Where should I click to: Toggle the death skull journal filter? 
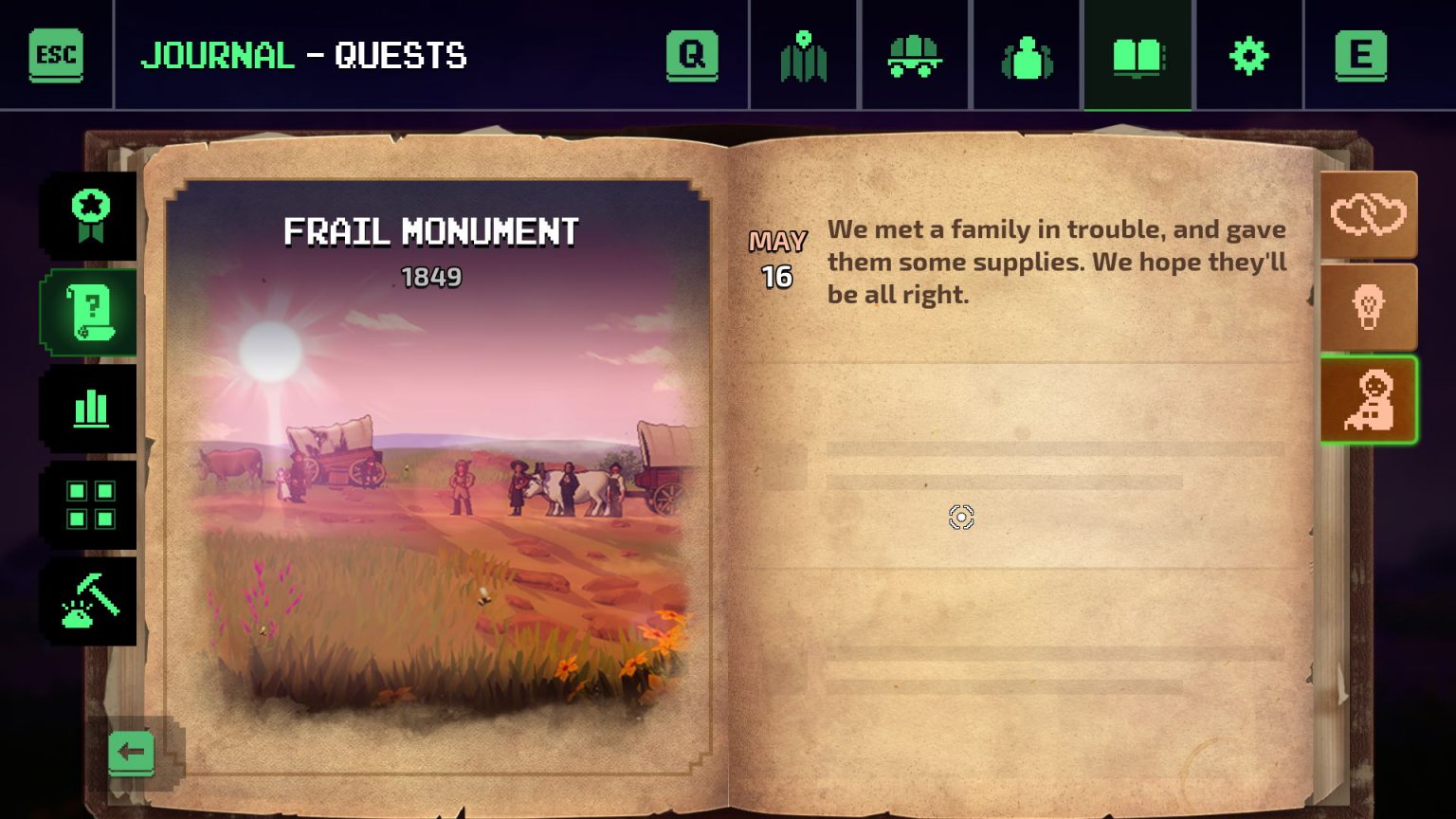pos(1369,306)
